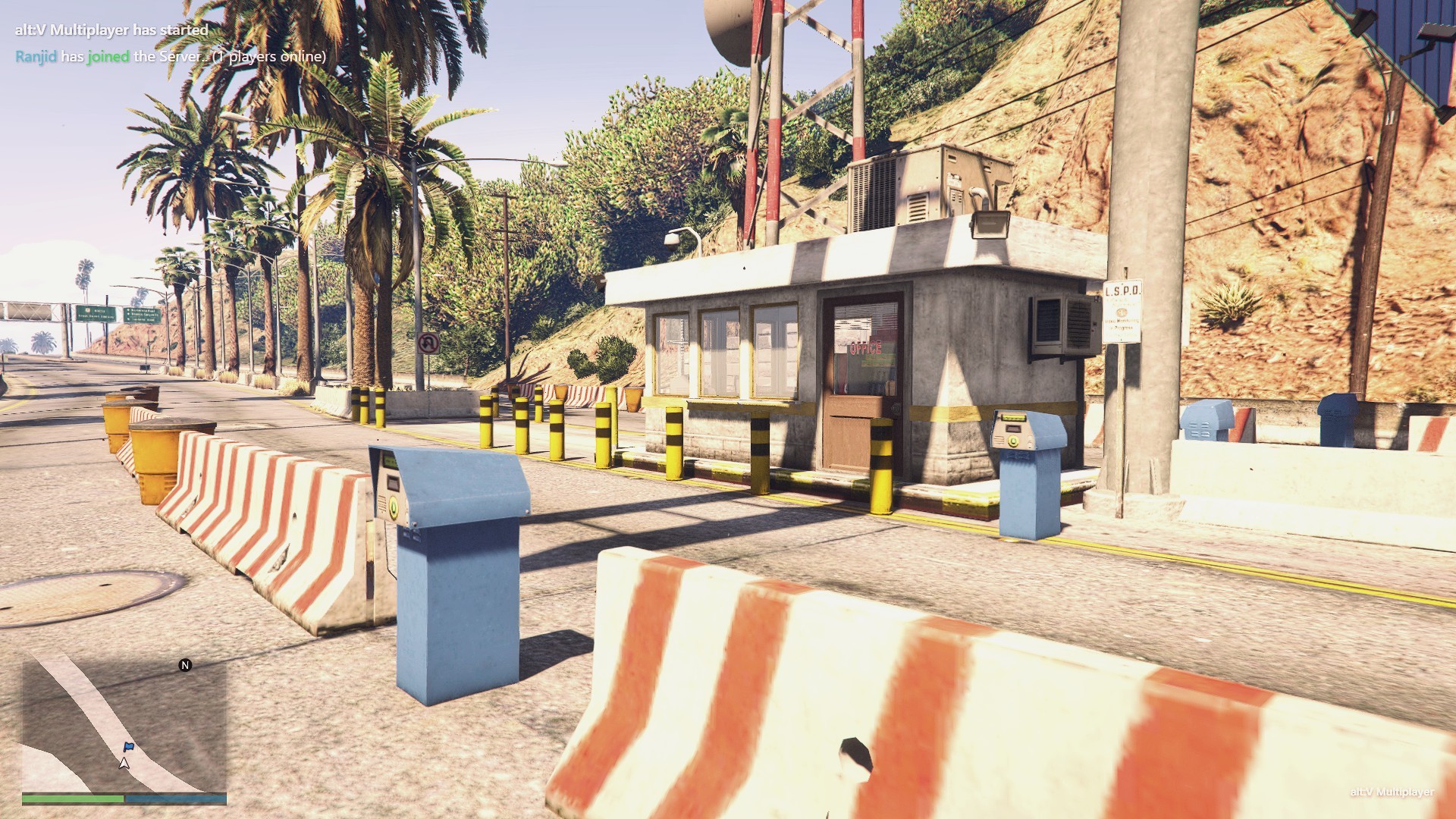The height and width of the screenshot is (819, 1456).
Task: Click the Ranjid player name in chat
Action: coord(36,57)
